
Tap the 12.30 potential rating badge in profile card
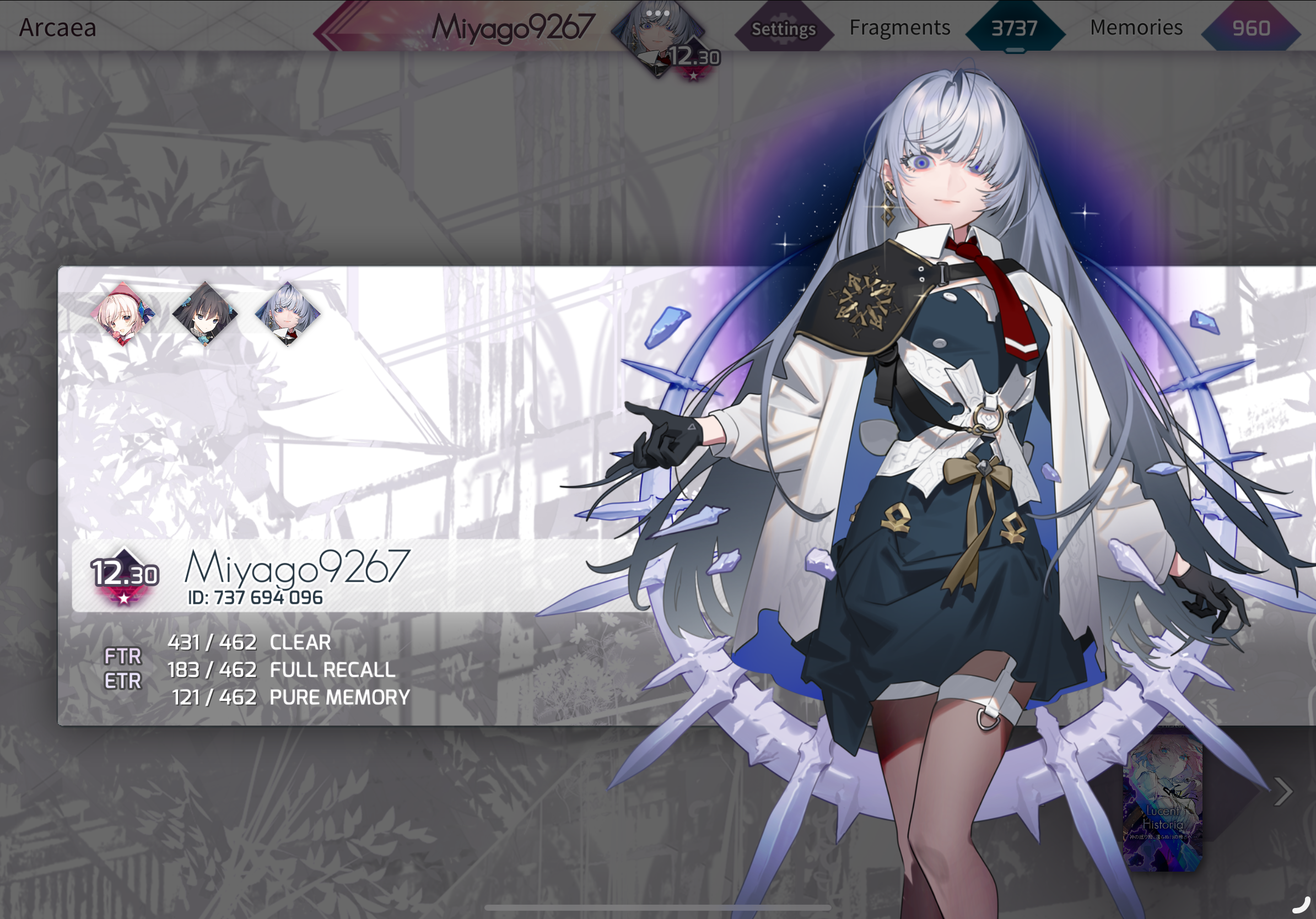click(x=125, y=575)
